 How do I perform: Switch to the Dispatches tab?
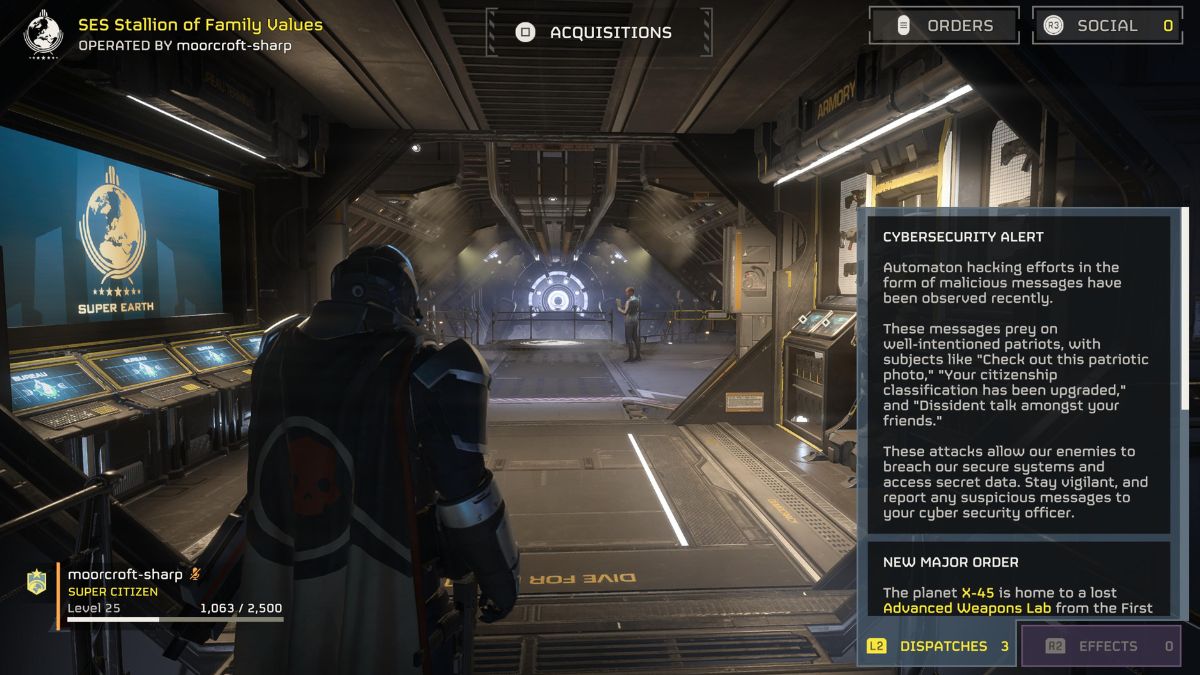click(939, 646)
